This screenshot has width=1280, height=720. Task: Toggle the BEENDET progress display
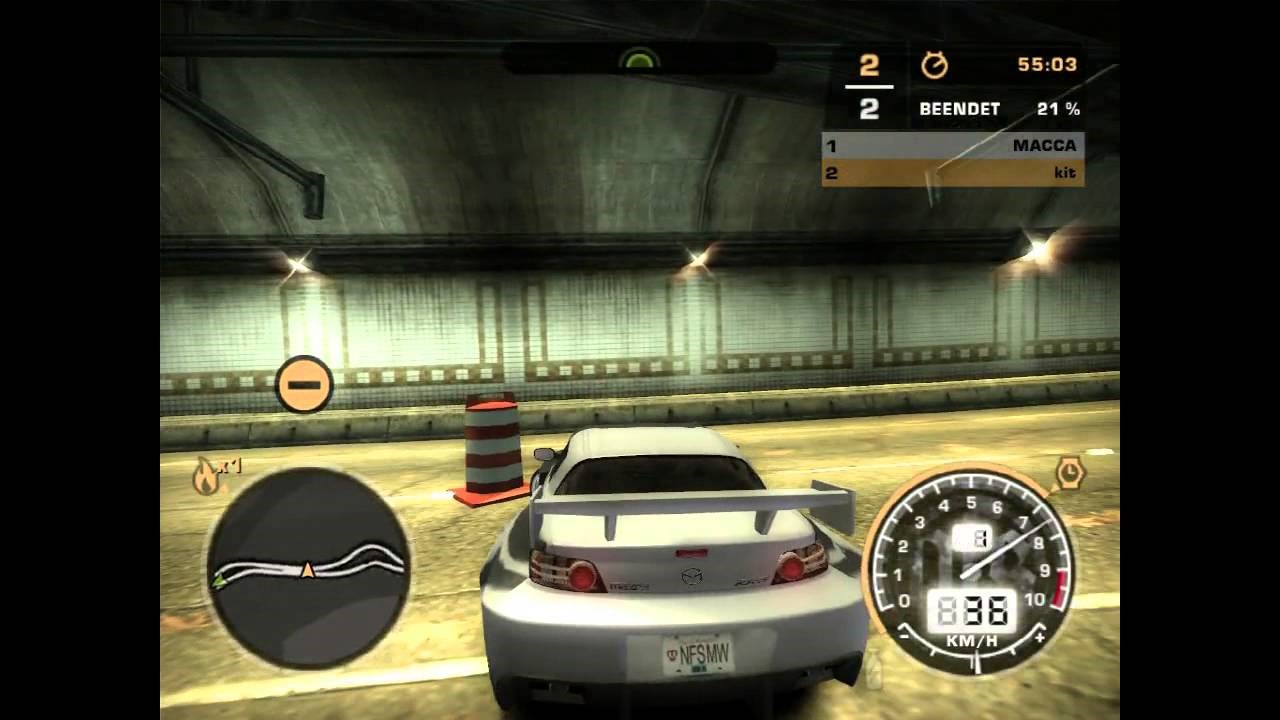coord(958,109)
